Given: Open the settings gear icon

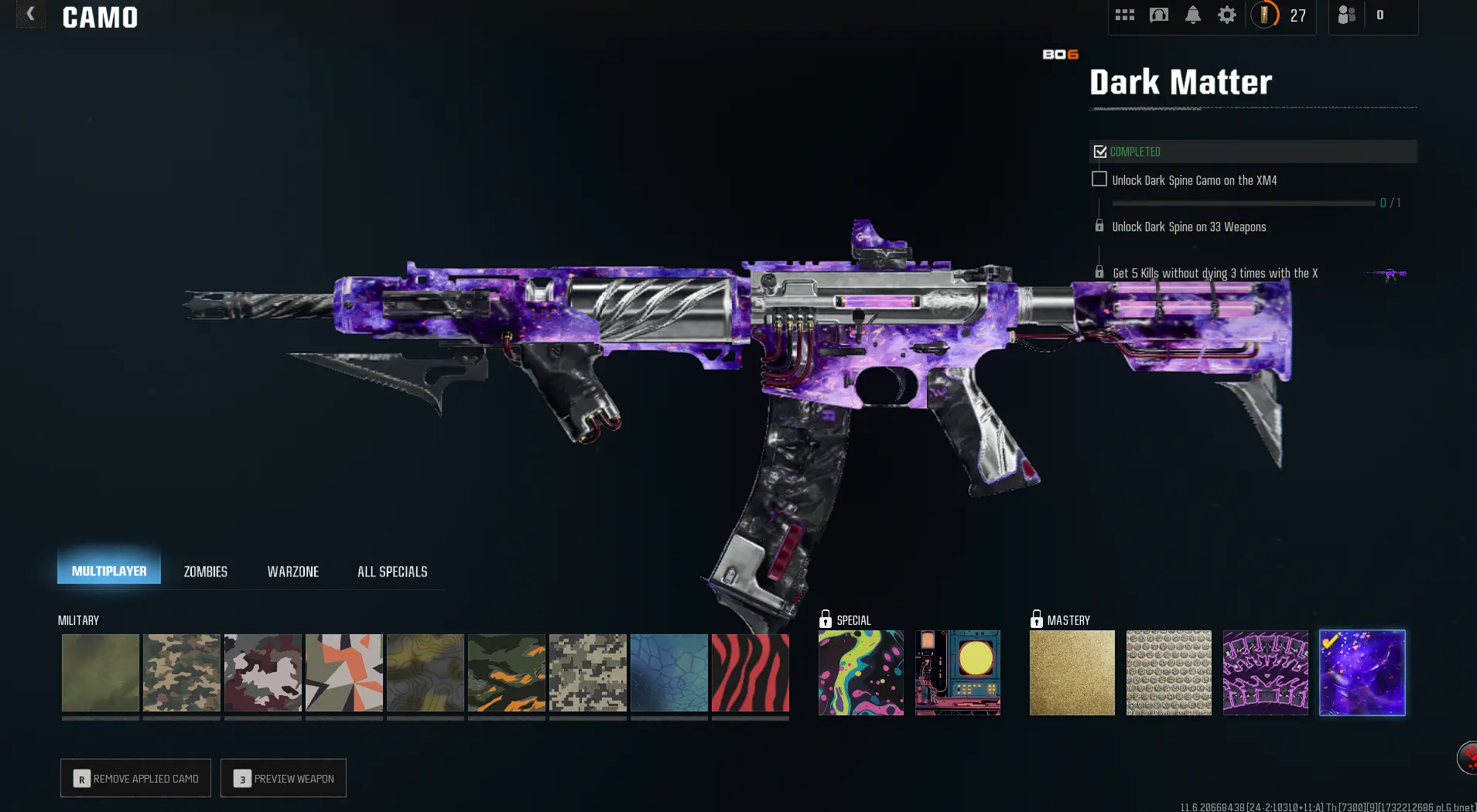Looking at the screenshot, I should coord(1227,15).
